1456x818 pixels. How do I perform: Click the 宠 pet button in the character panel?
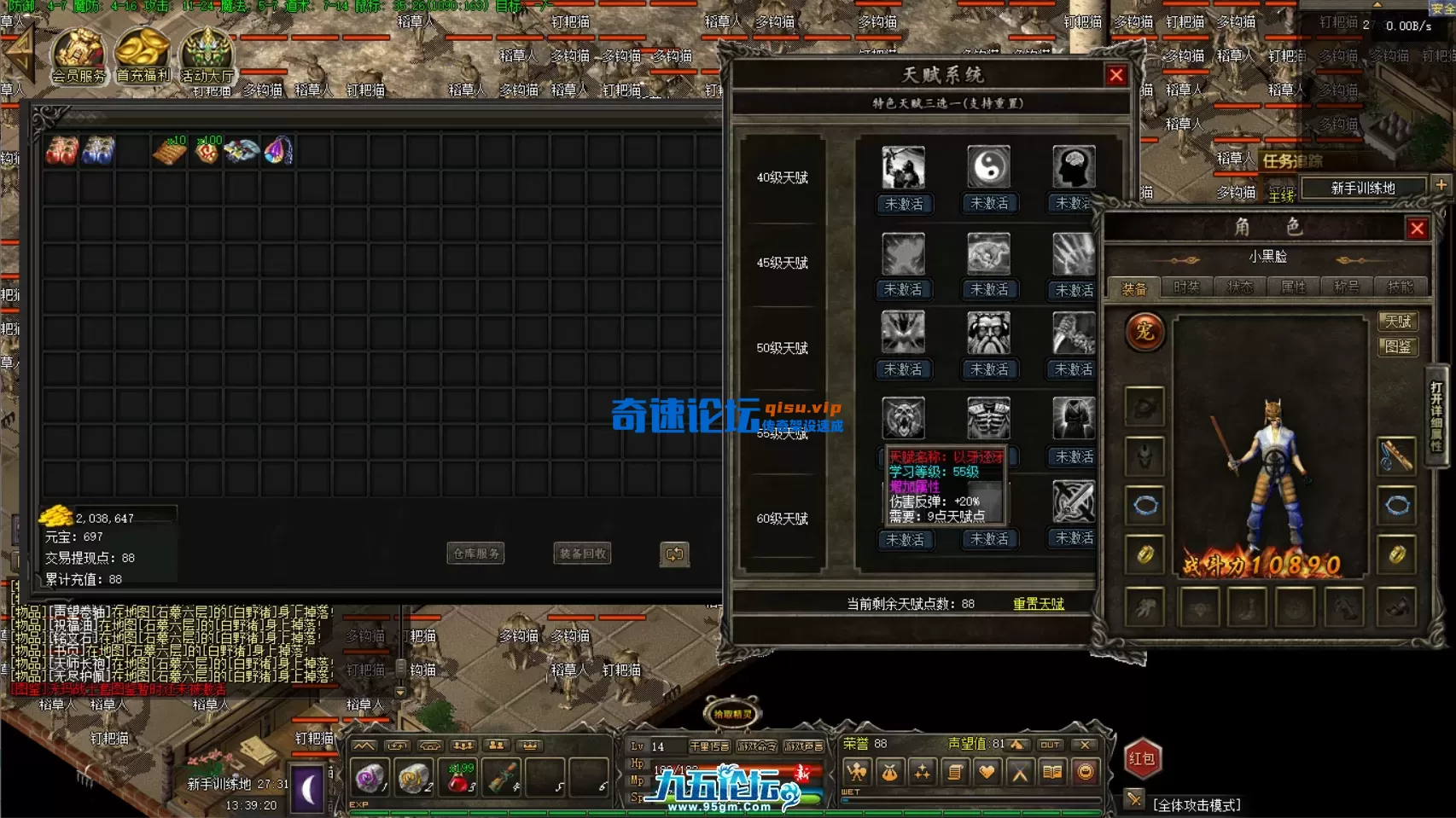(1144, 334)
